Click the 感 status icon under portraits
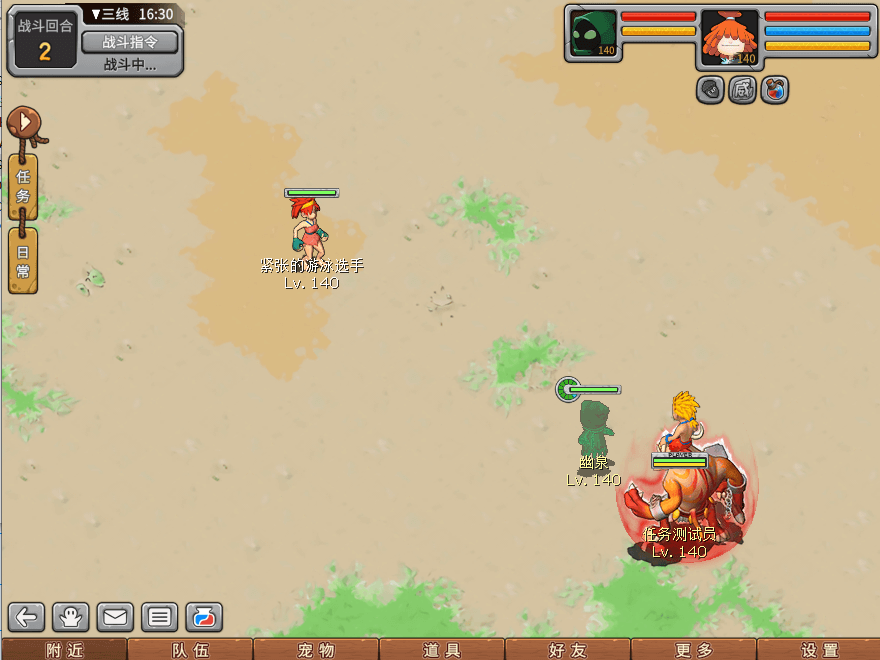This screenshot has width=880, height=660. pos(742,90)
